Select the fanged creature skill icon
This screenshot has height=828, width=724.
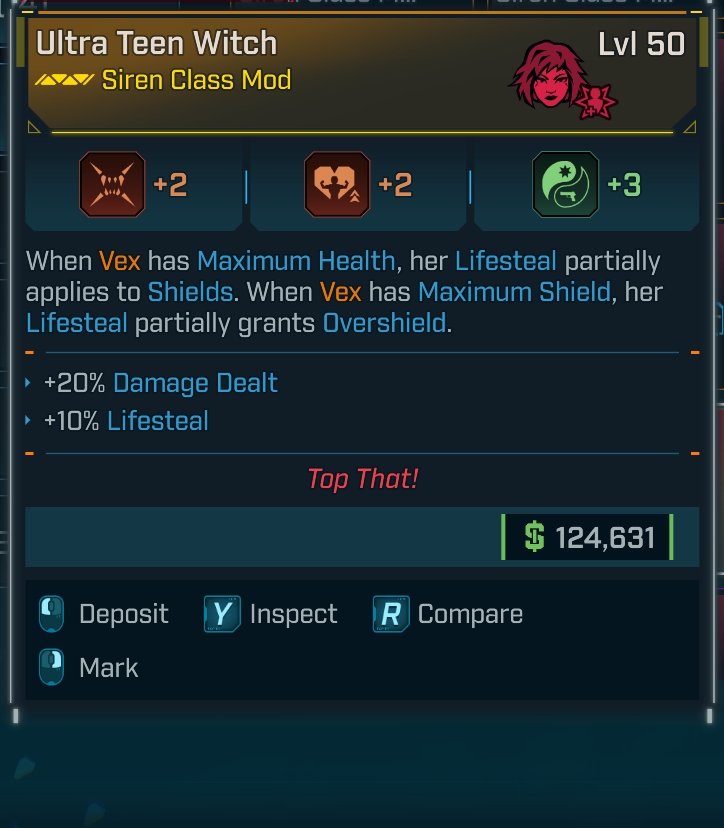click(x=112, y=185)
